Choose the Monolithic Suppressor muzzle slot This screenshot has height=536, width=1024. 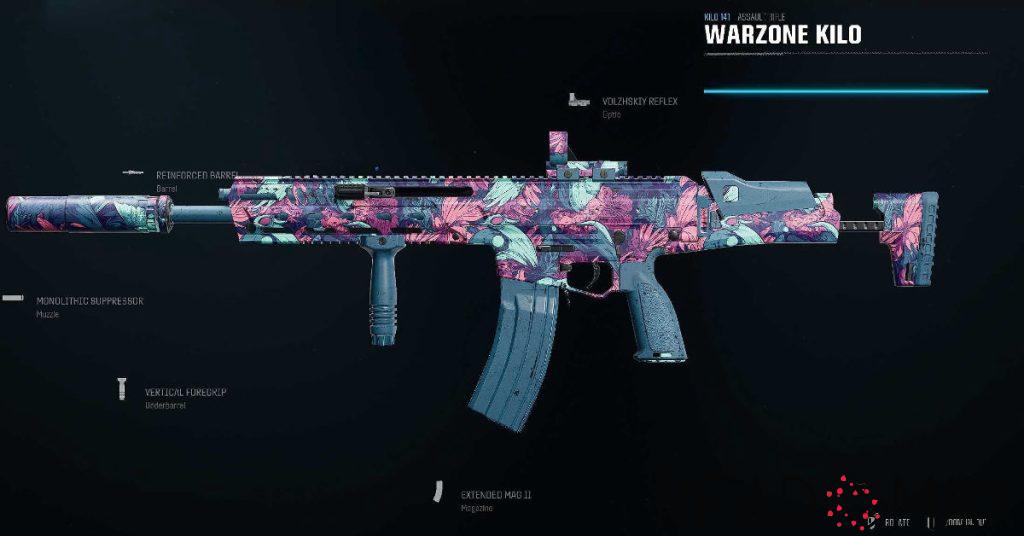pos(89,300)
